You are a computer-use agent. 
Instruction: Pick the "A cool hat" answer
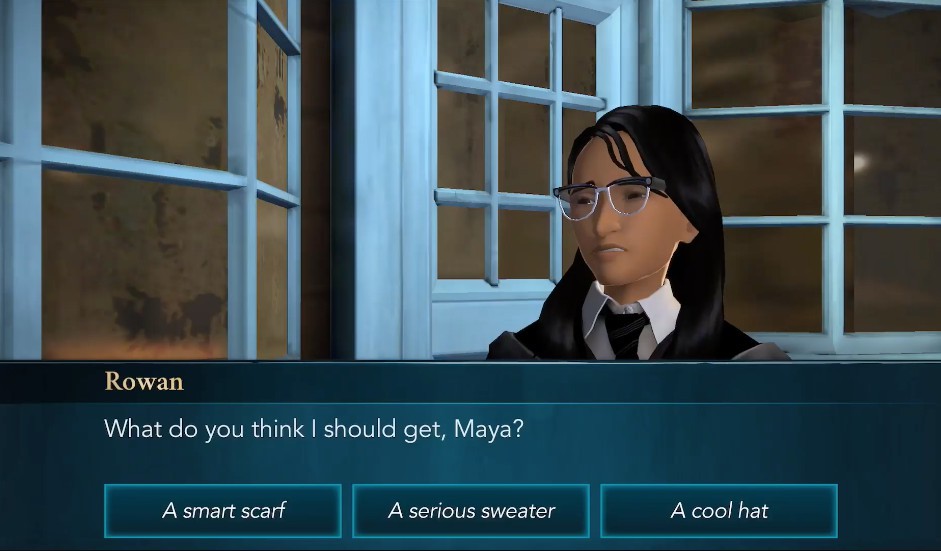tap(719, 511)
